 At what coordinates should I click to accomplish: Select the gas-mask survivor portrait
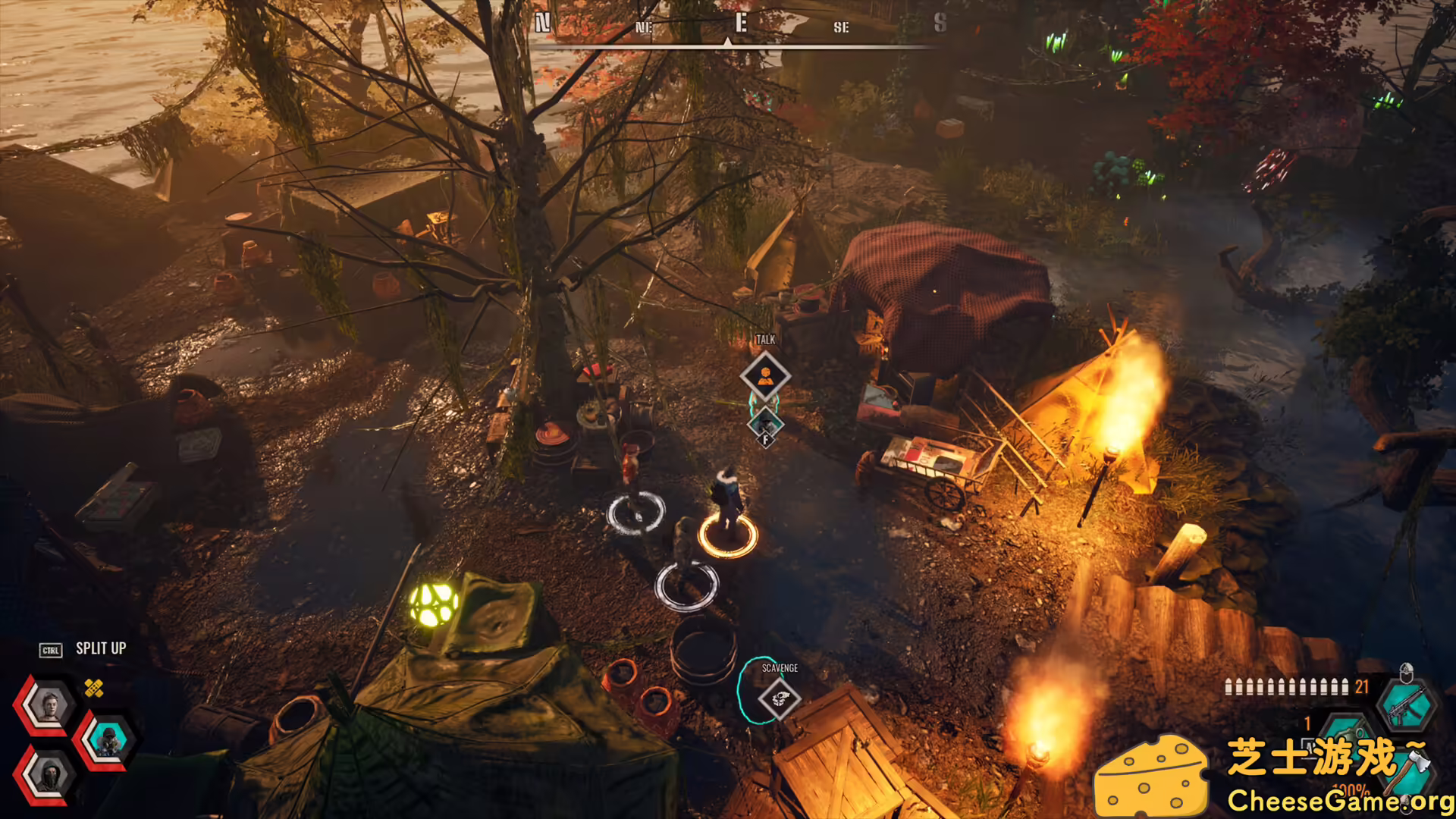108,739
